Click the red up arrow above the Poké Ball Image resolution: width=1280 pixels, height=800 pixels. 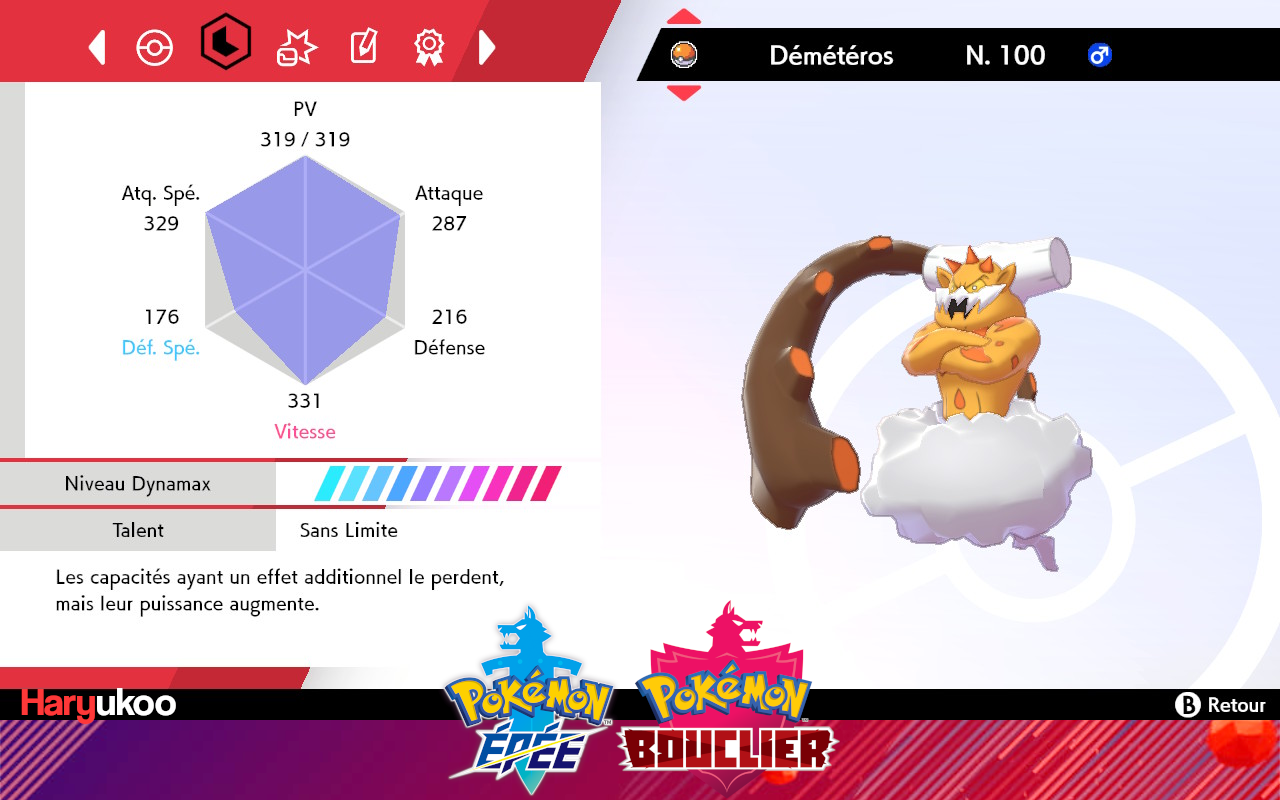point(684,14)
